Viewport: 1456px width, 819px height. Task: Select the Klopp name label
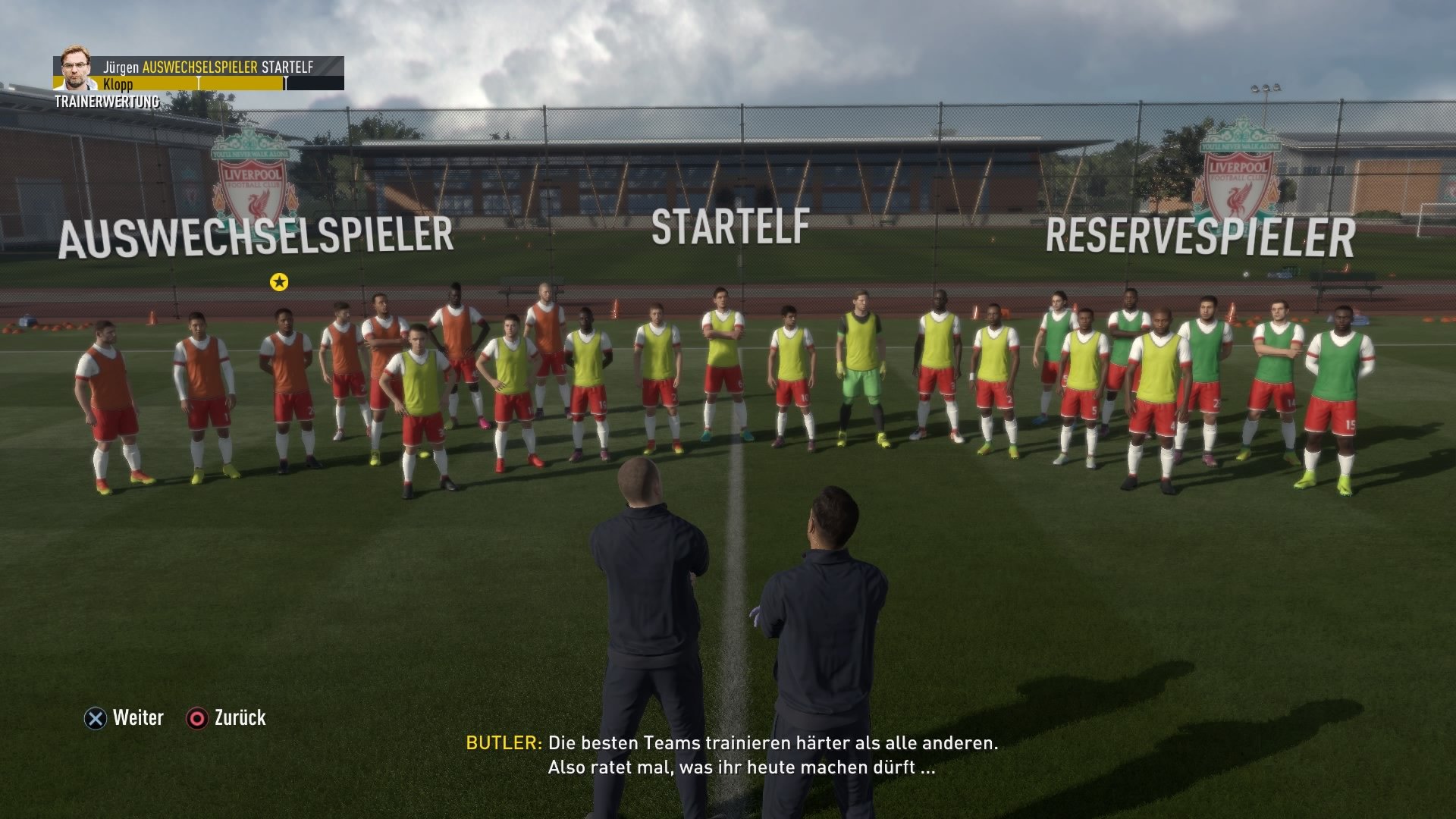point(118,85)
